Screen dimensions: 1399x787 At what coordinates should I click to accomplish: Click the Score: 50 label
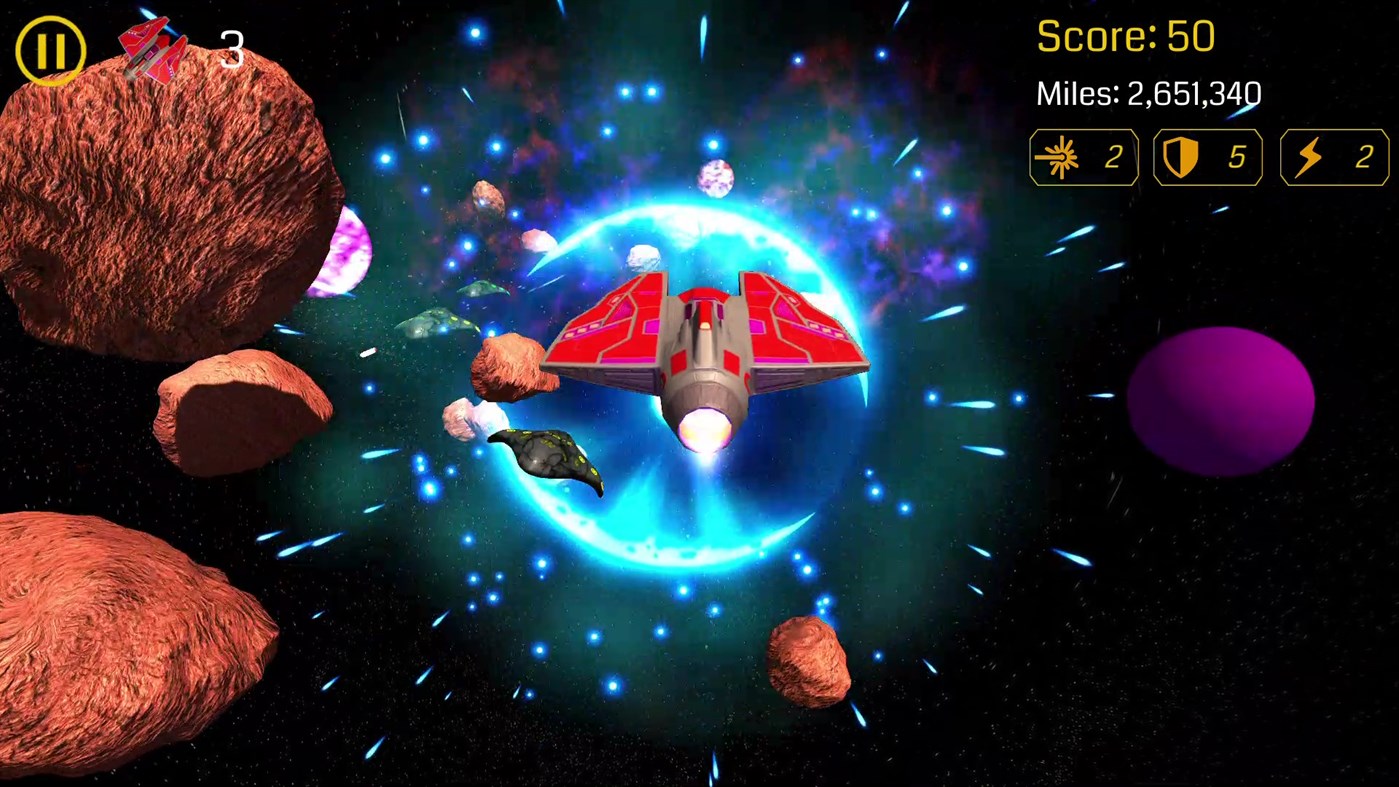point(1124,36)
